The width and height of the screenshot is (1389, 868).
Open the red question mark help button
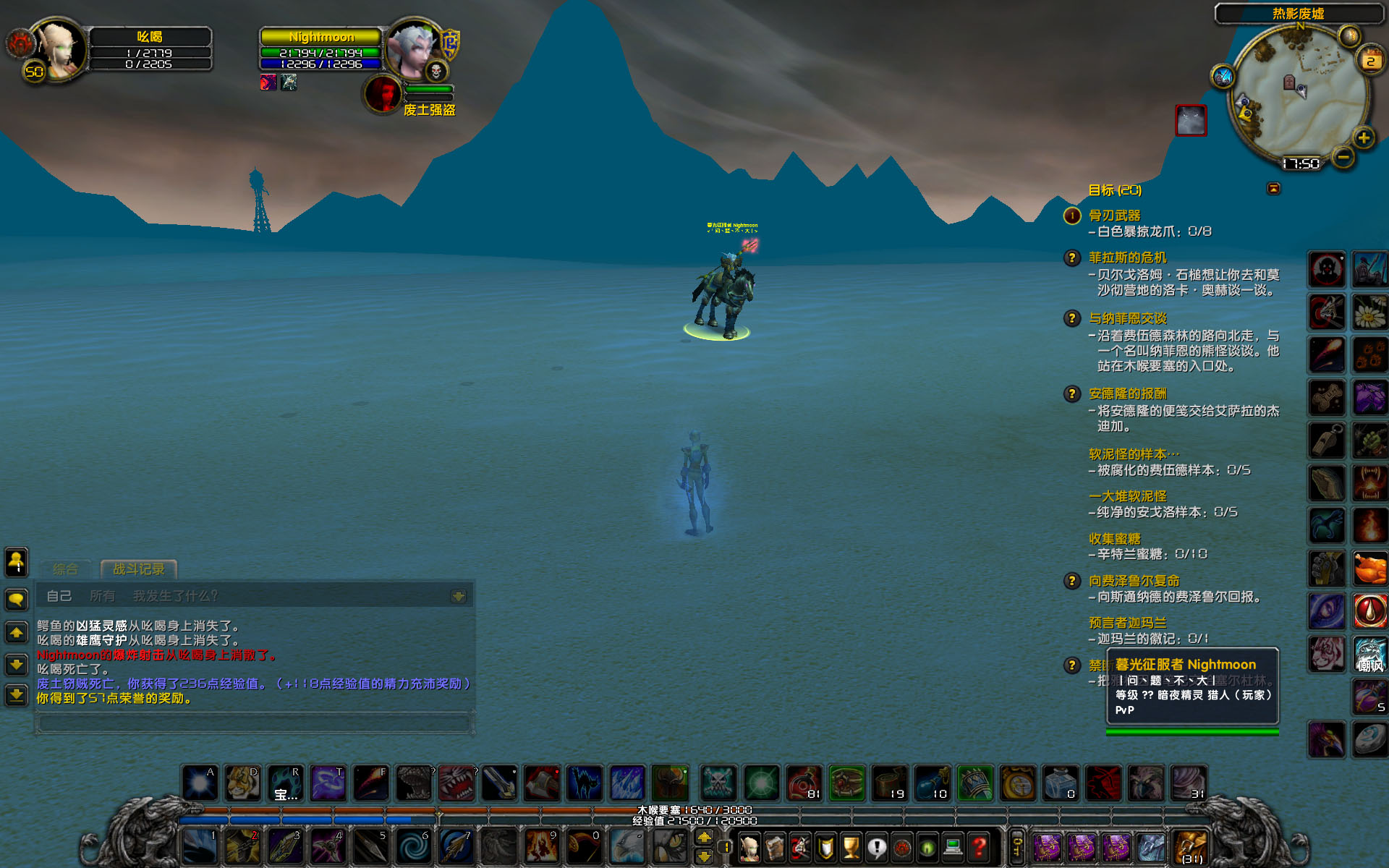[980, 846]
